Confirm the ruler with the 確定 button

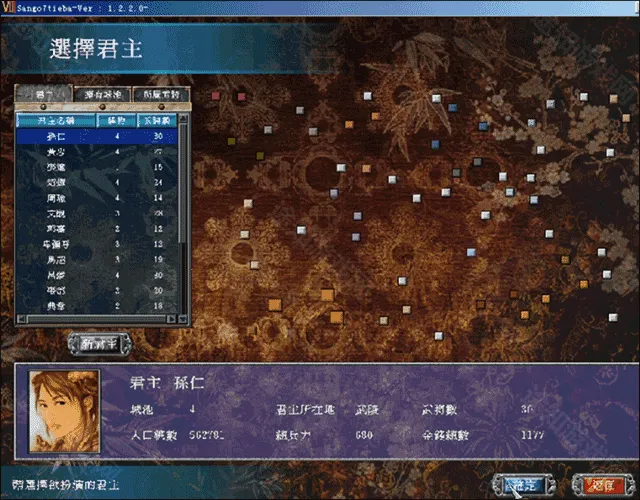pos(527,483)
